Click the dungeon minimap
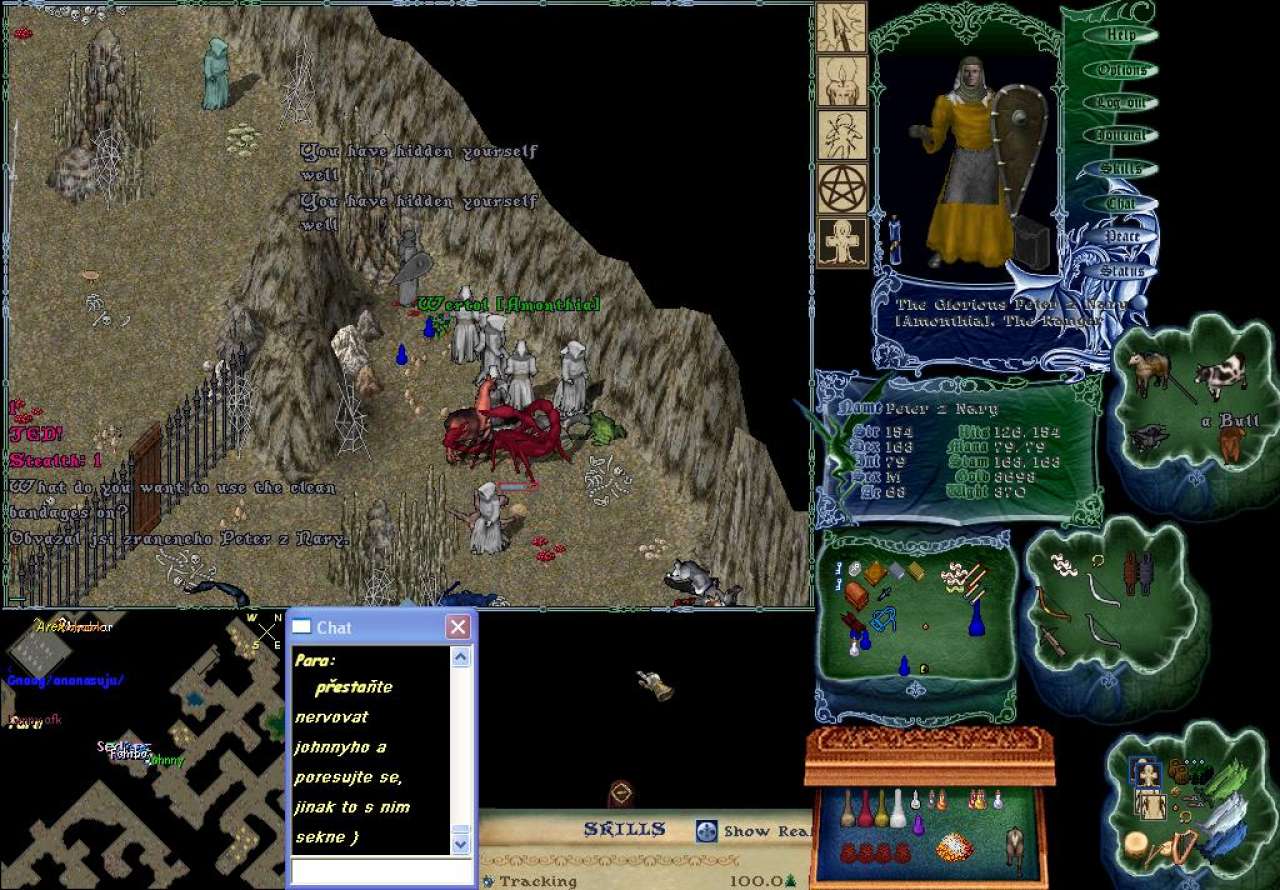 pyautogui.click(x=140, y=750)
